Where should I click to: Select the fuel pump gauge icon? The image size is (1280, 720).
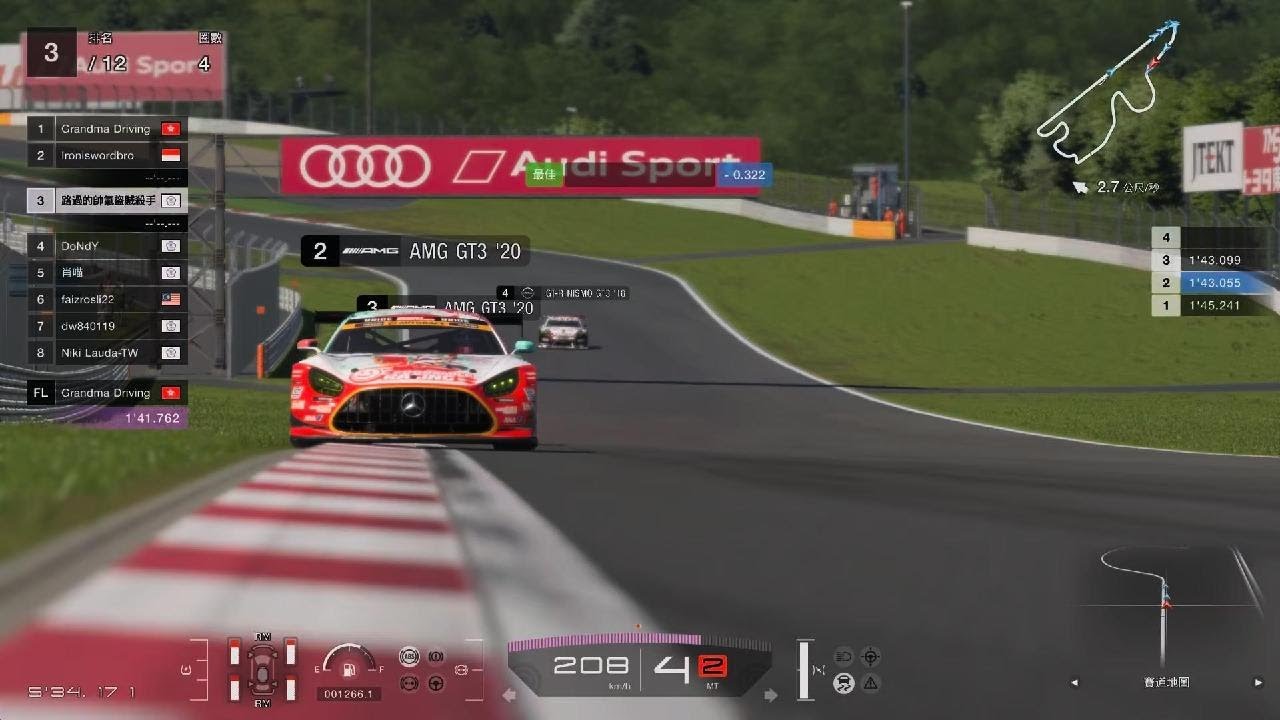click(x=348, y=668)
